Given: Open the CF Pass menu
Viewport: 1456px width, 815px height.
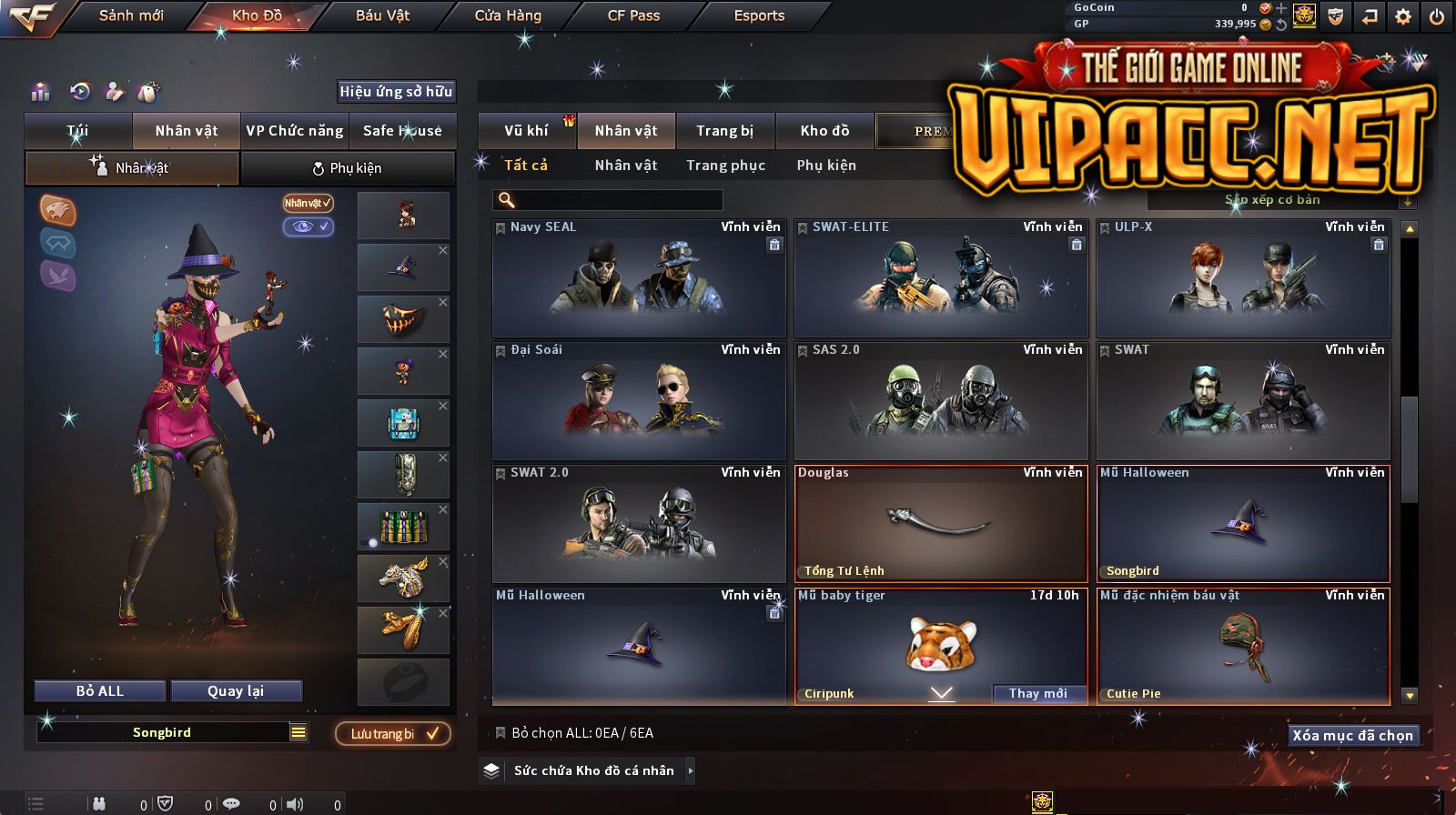Looking at the screenshot, I should click(x=633, y=15).
